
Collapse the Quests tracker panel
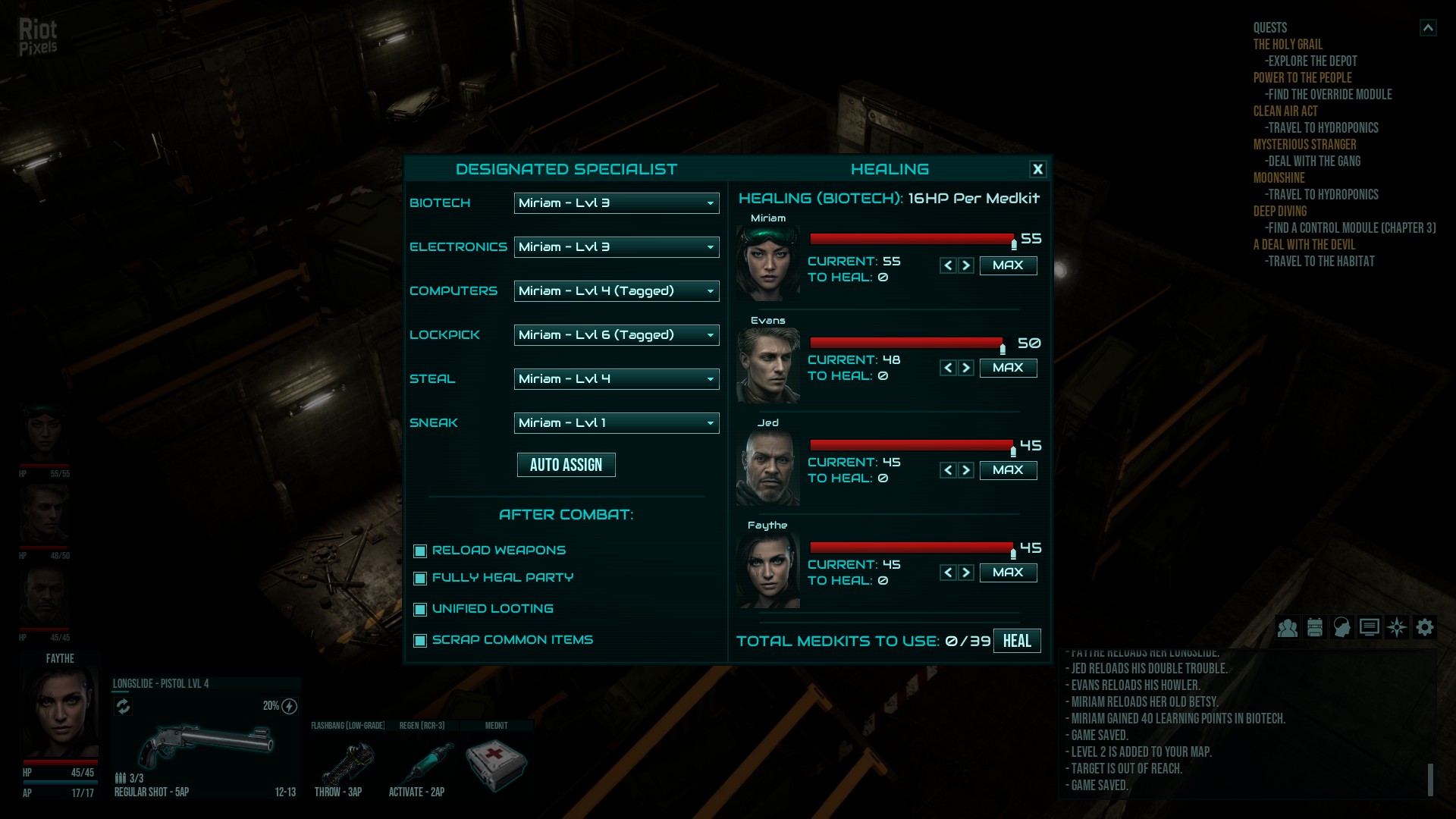[1428, 28]
